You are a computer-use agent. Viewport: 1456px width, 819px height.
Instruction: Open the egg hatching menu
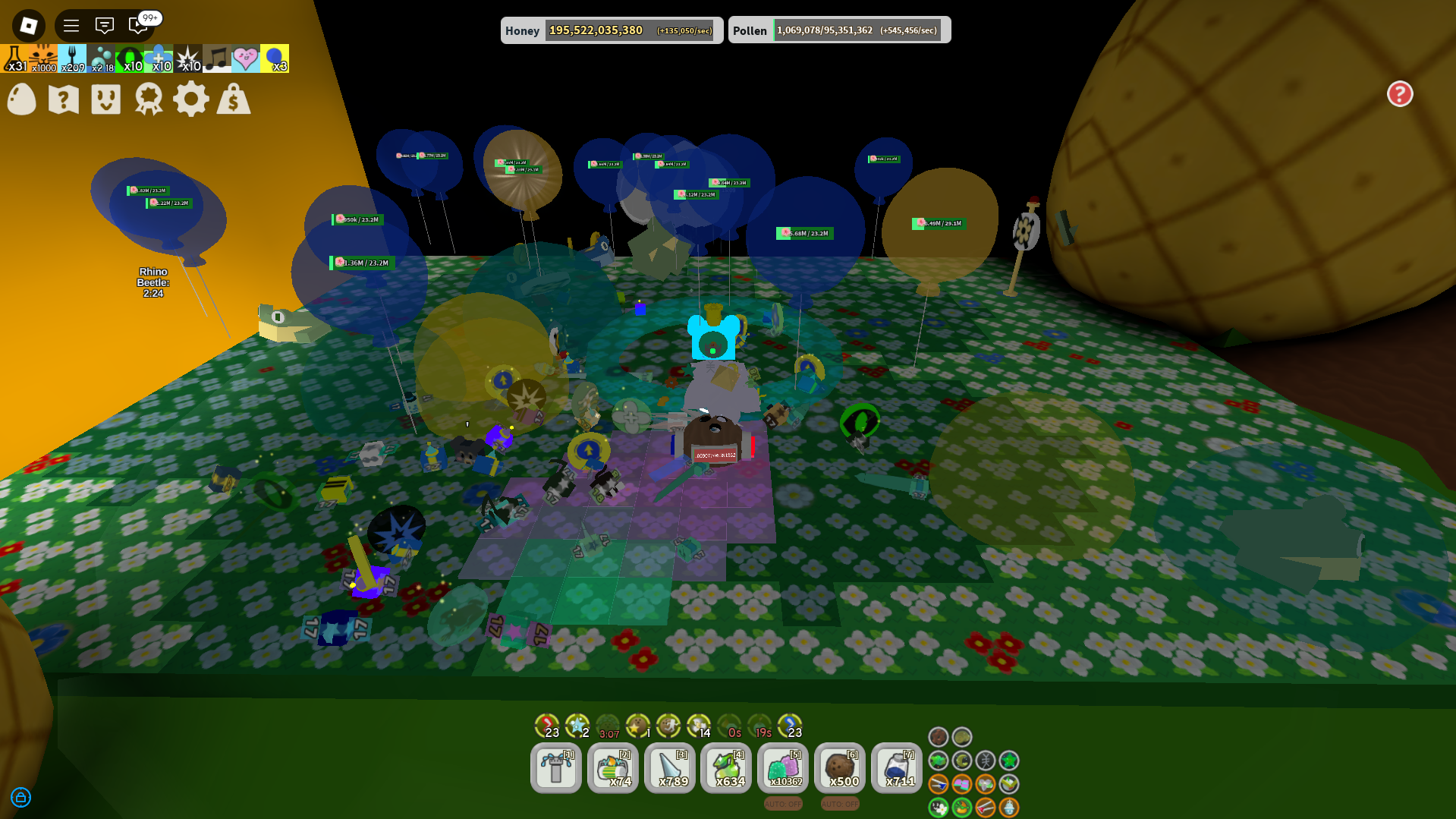21,99
